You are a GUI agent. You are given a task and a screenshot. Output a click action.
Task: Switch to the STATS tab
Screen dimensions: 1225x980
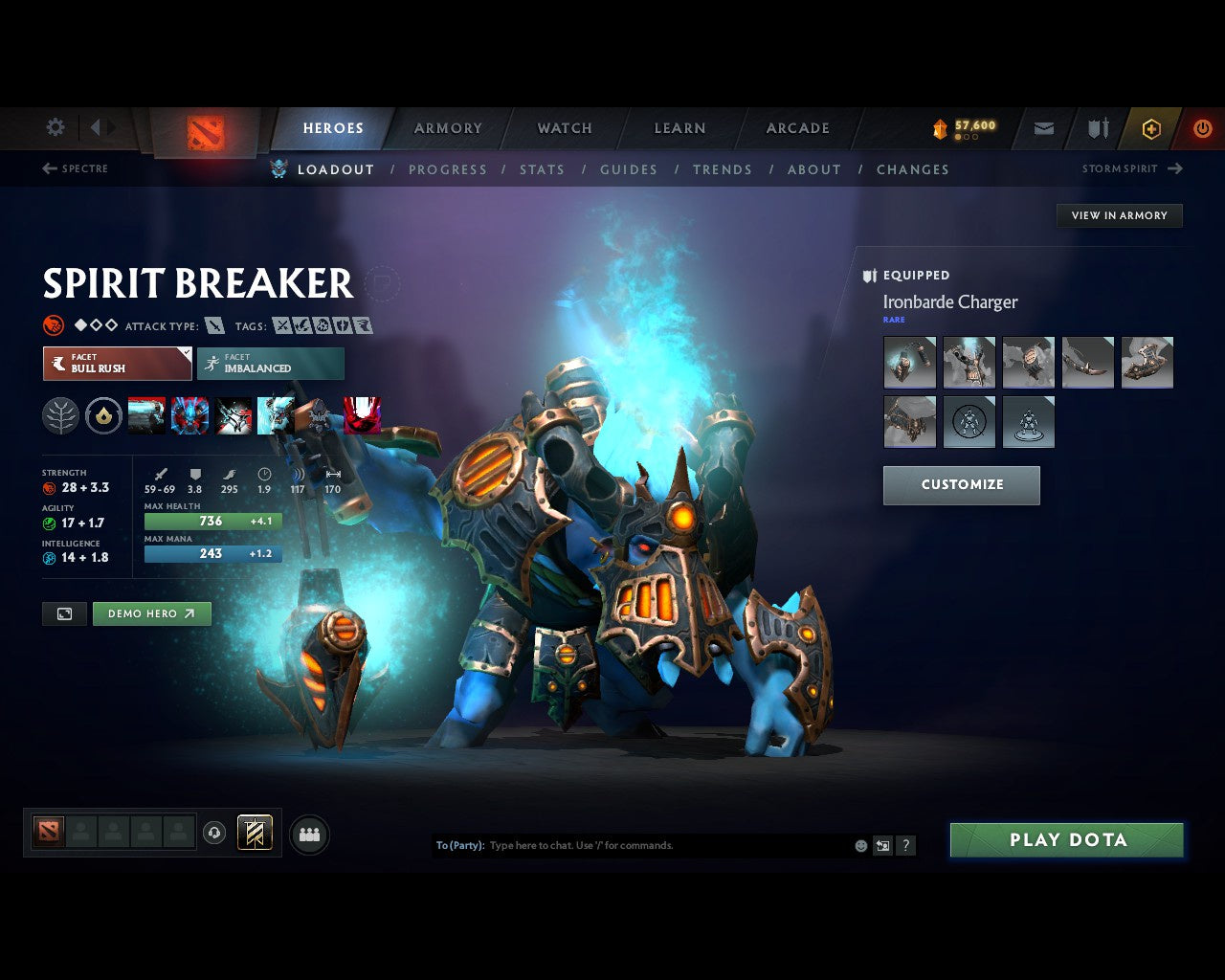[x=542, y=169]
